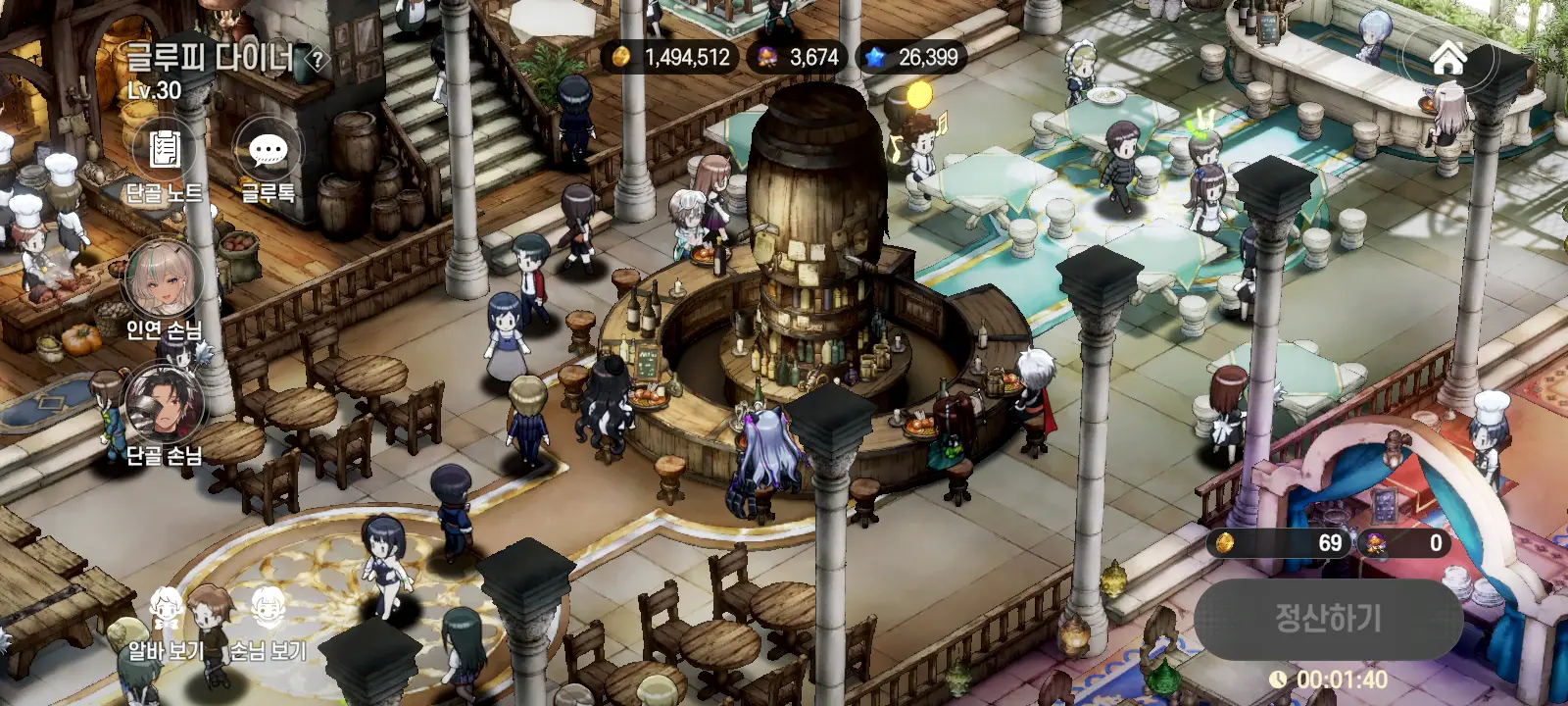
Task: Open 글루톡 chat
Action: [268, 153]
